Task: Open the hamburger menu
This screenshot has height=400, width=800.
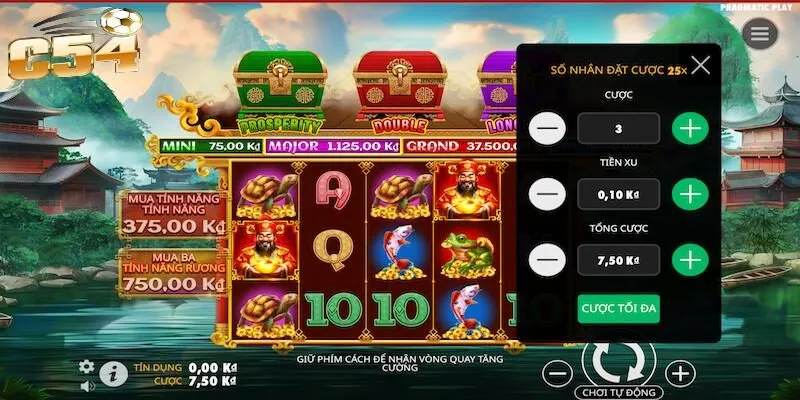Action: click(x=760, y=34)
